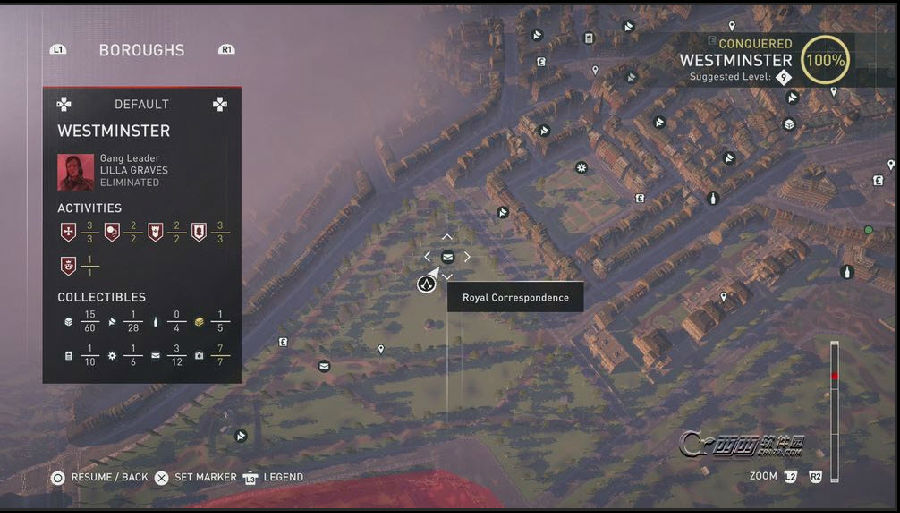Select the chest cube marker on the map
This screenshot has height=513, width=900.
point(789,124)
